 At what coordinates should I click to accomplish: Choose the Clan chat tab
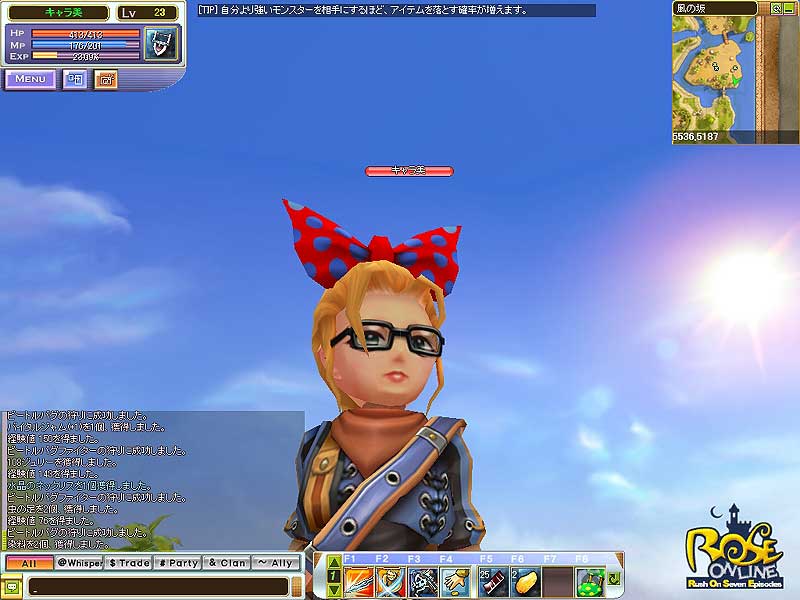click(227, 563)
